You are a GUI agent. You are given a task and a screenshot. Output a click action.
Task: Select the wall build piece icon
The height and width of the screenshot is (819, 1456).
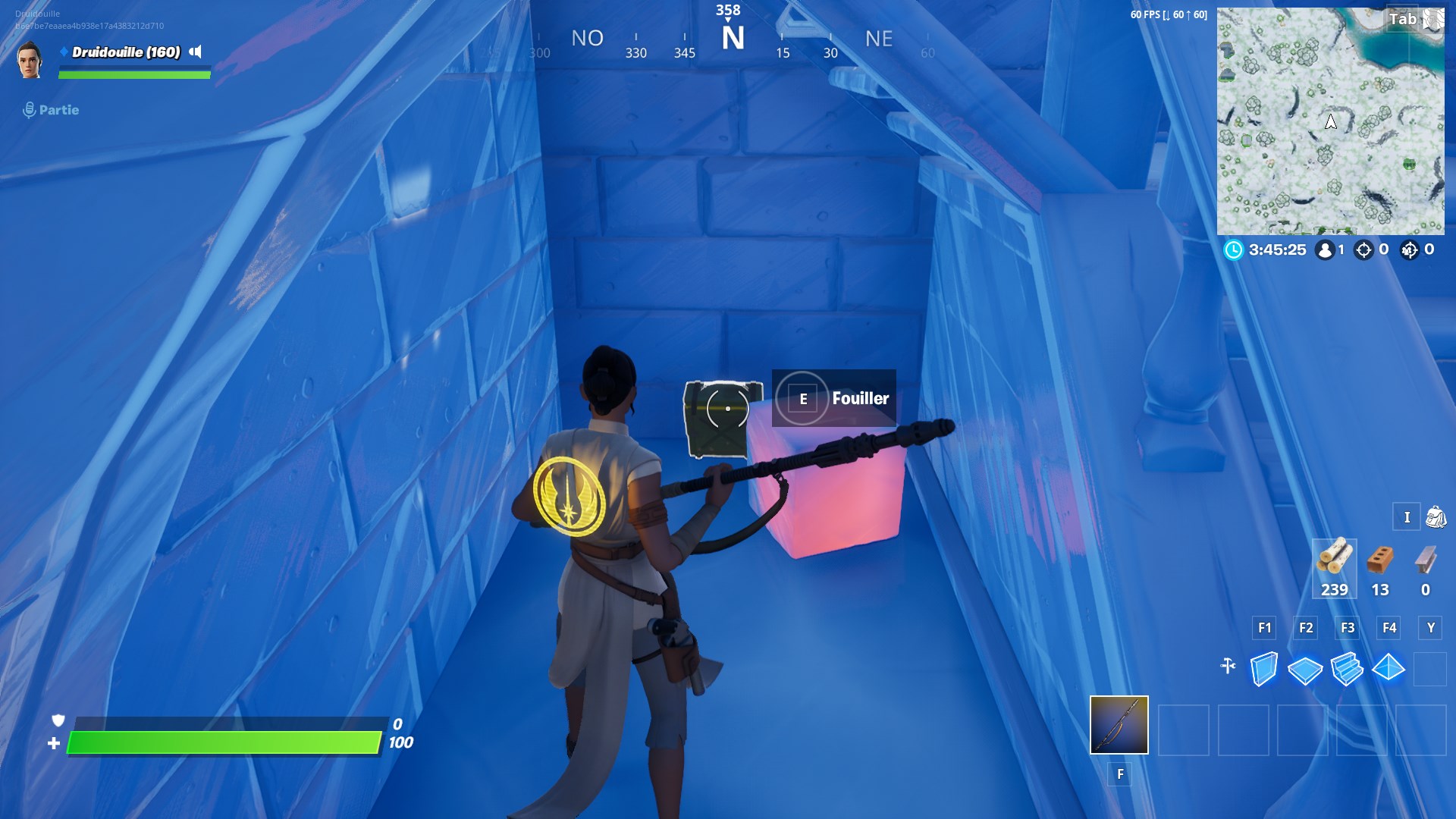click(x=1264, y=670)
